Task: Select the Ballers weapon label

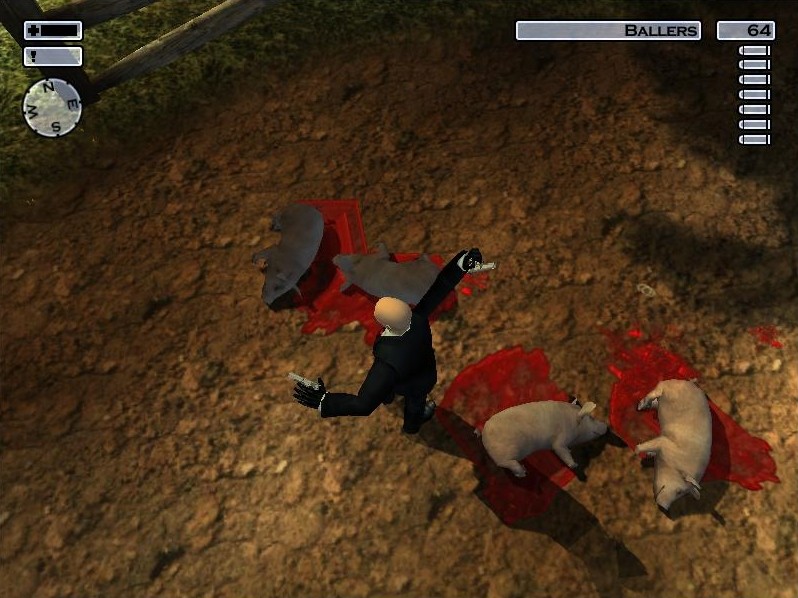Action: 608,31
